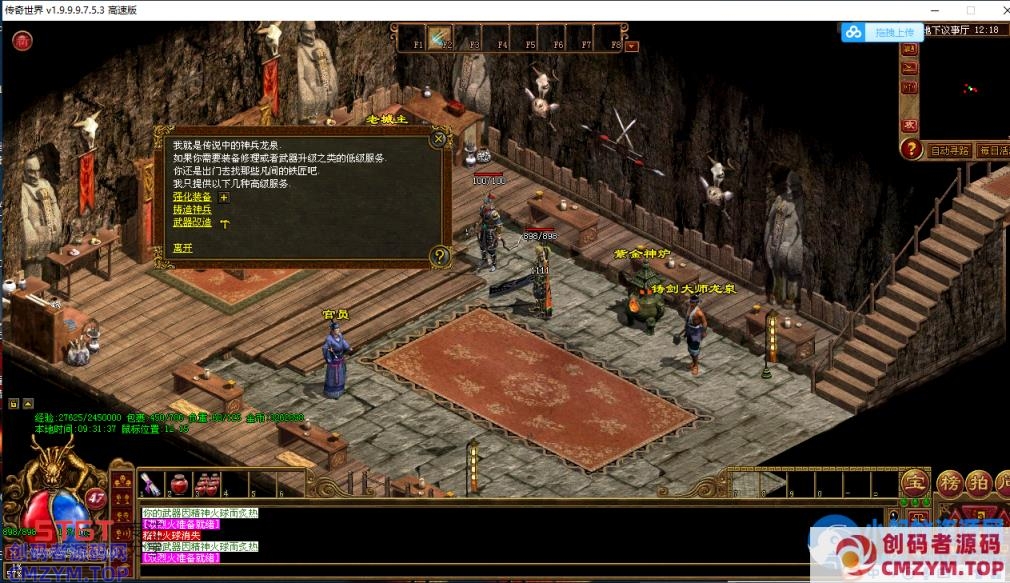This screenshot has height=583, width=1010.
Task: Click the minimap's red question mark button
Action: 910,150
